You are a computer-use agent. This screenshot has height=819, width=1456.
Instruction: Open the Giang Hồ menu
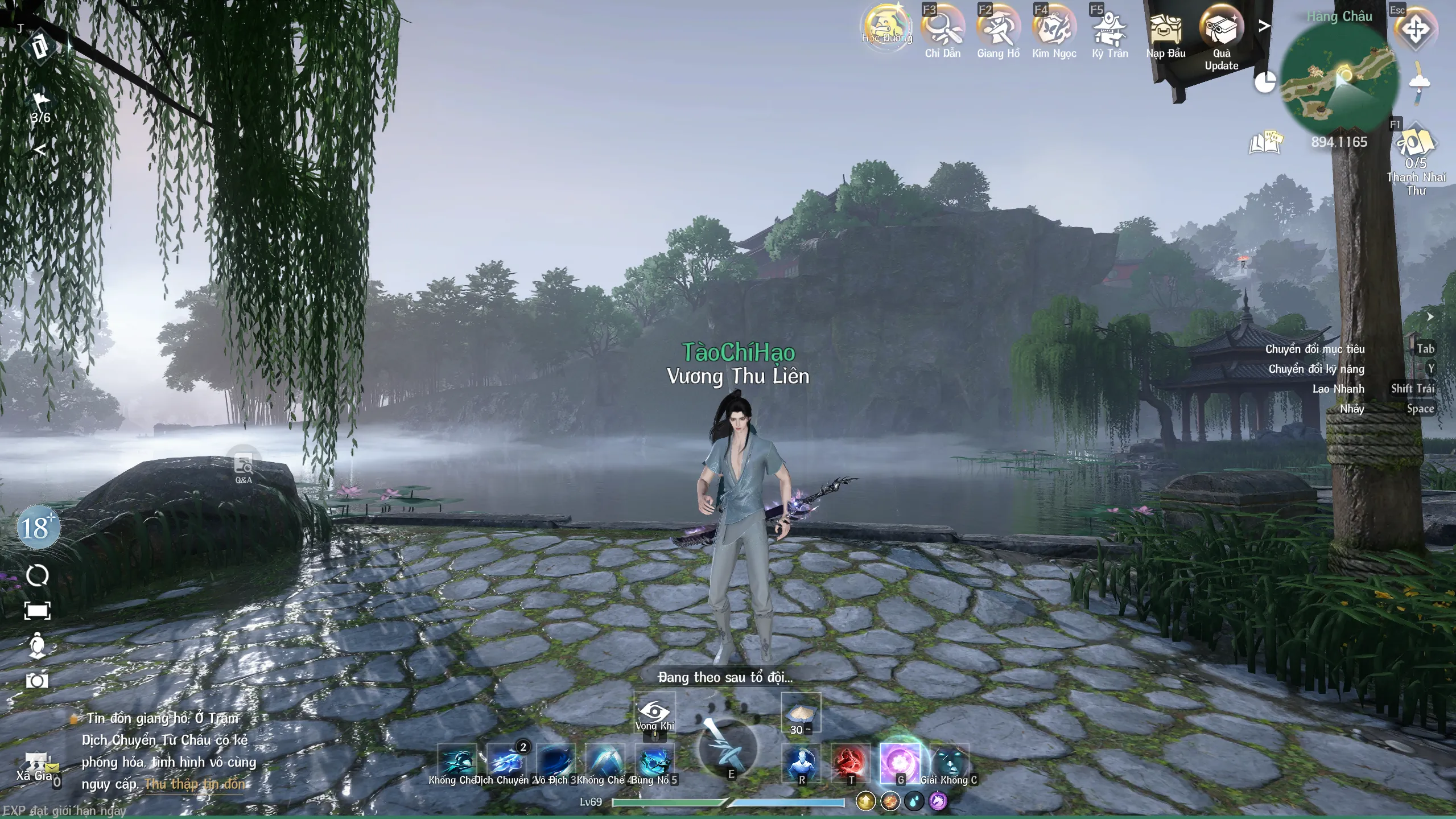click(998, 28)
